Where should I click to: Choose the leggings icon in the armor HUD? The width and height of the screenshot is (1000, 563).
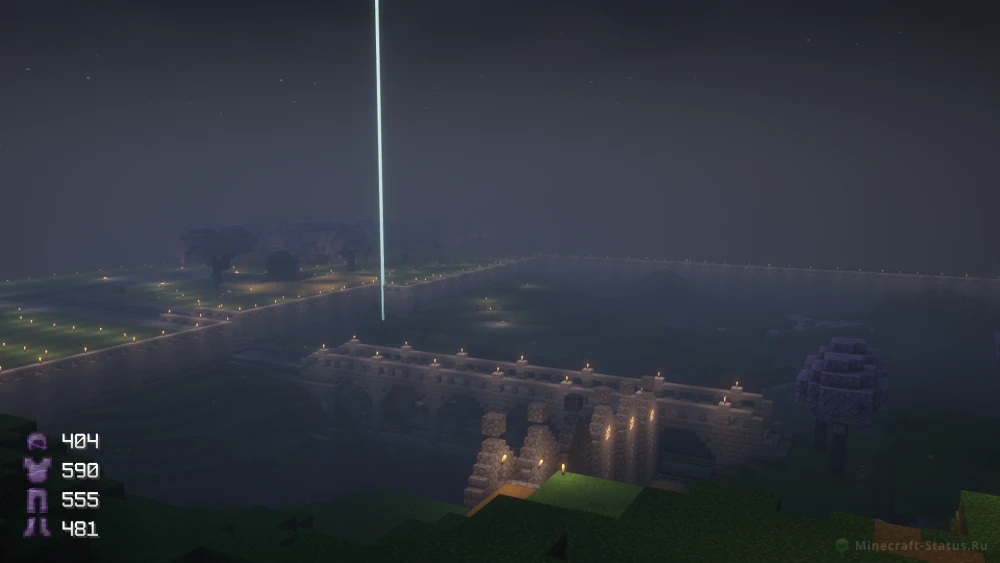tap(37, 499)
